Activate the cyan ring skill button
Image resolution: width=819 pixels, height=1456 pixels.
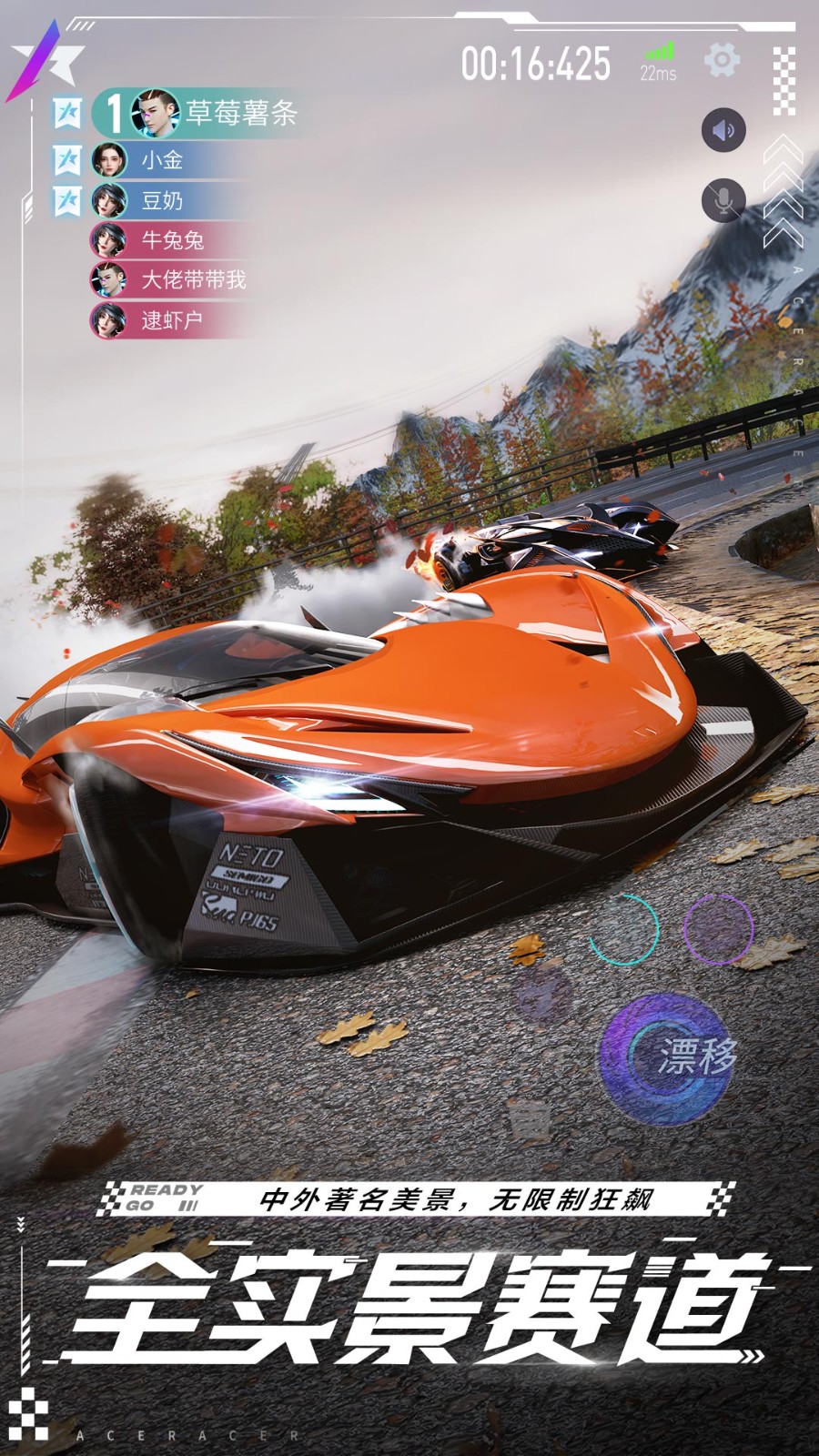coord(623,929)
